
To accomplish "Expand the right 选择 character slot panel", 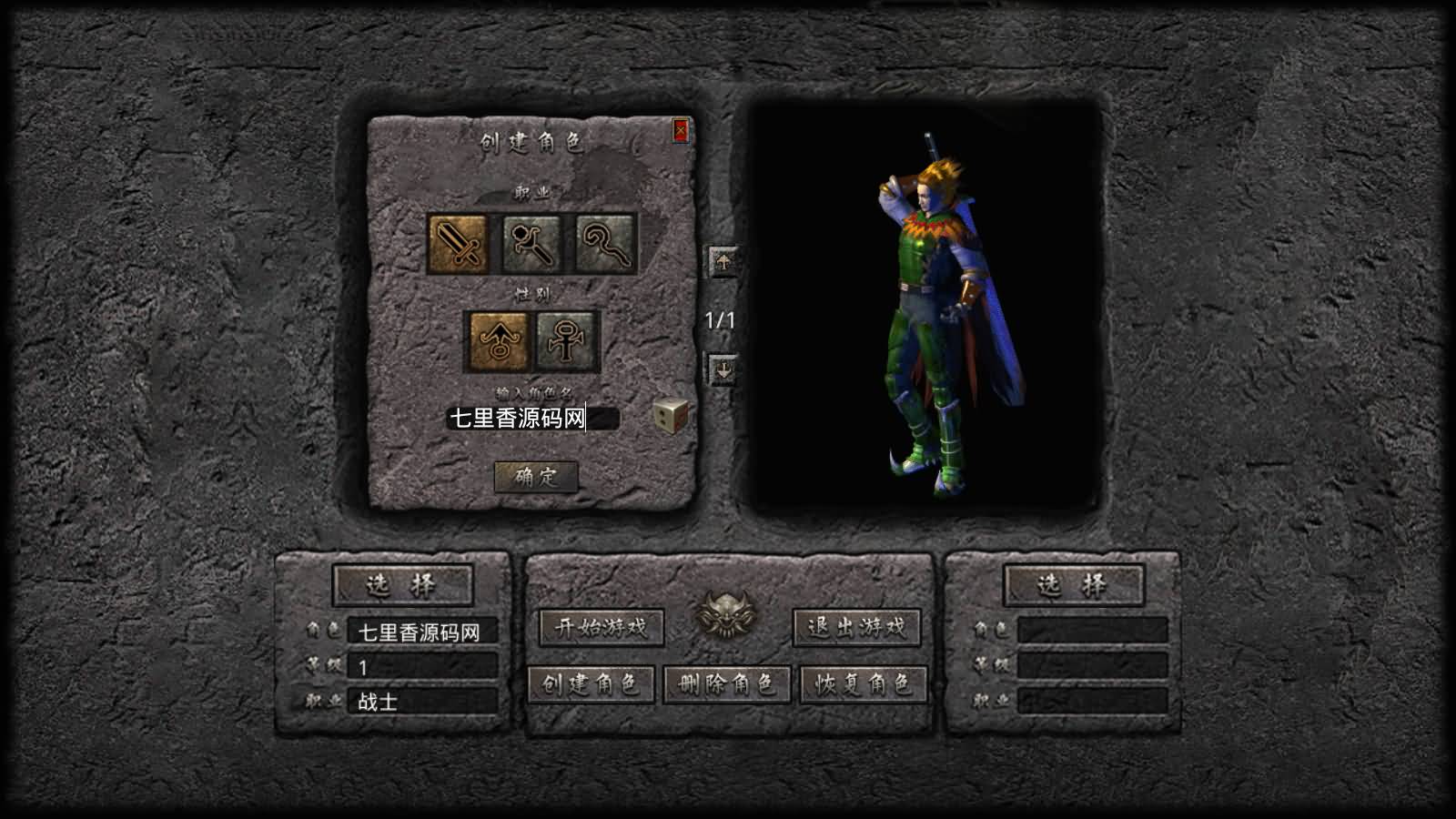I will tap(1074, 587).
